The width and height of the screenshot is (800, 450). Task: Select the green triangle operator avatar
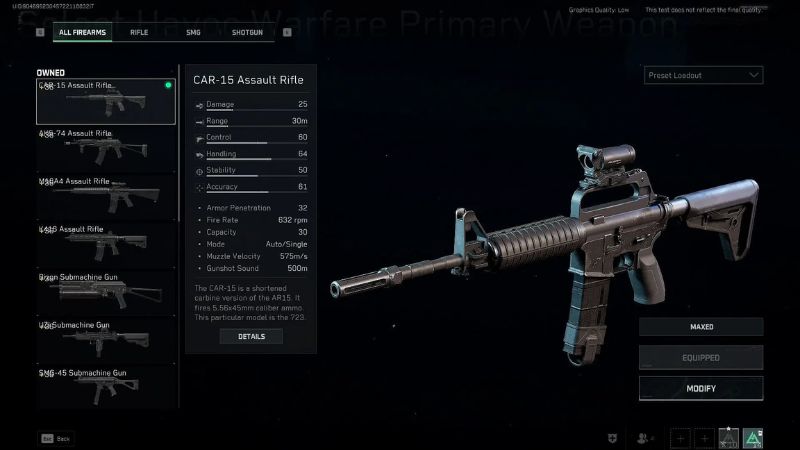click(753, 437)
